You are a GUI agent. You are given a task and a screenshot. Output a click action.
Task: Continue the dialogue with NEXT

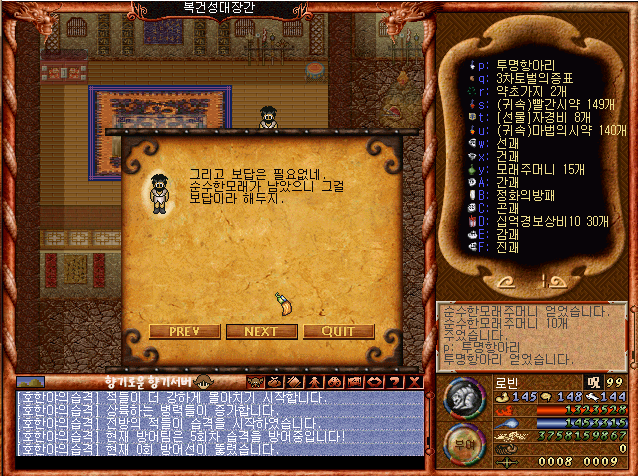coord(262,331)
